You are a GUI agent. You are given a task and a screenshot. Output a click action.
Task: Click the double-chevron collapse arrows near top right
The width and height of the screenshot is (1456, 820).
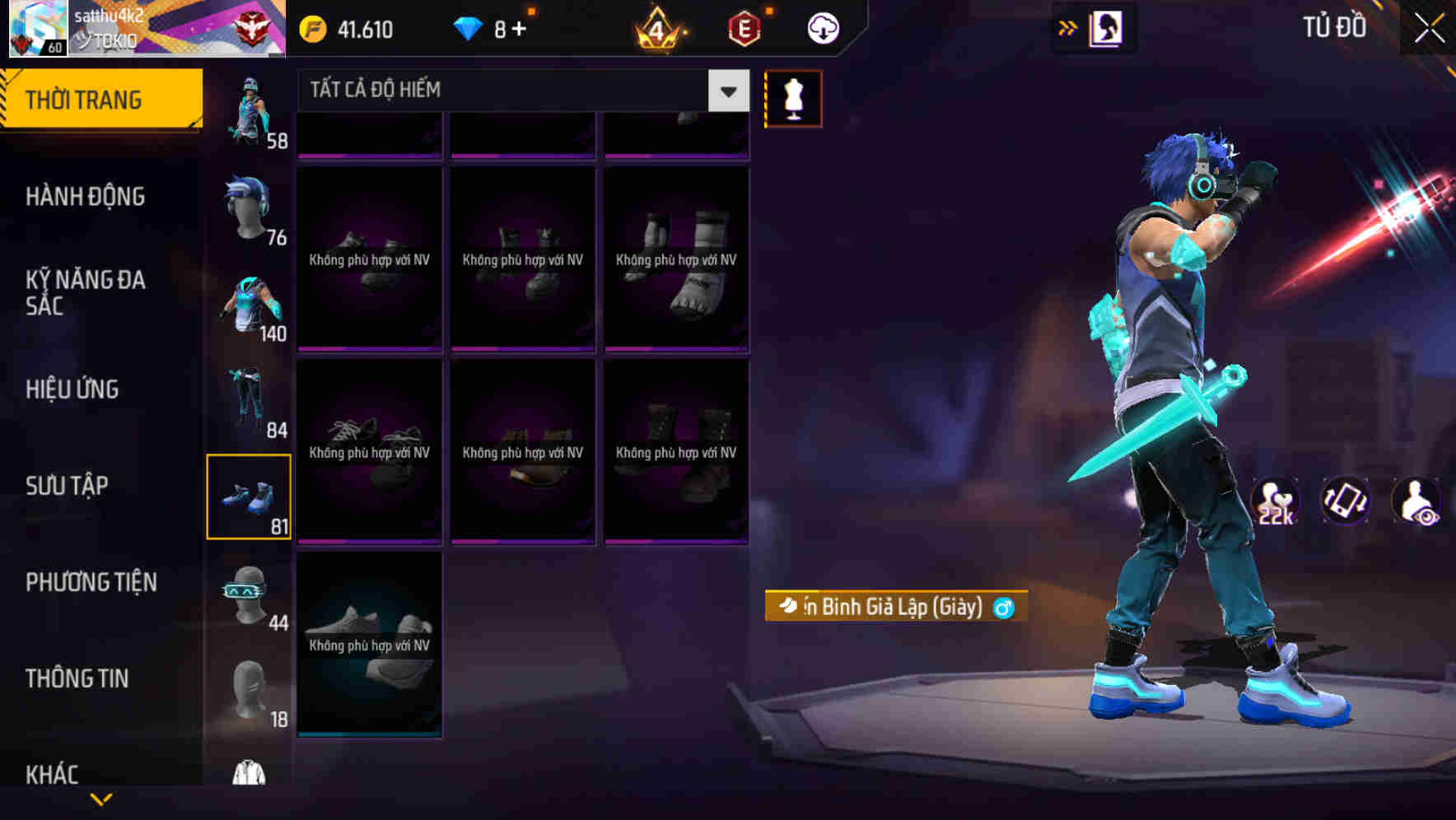click(1066, 27)
